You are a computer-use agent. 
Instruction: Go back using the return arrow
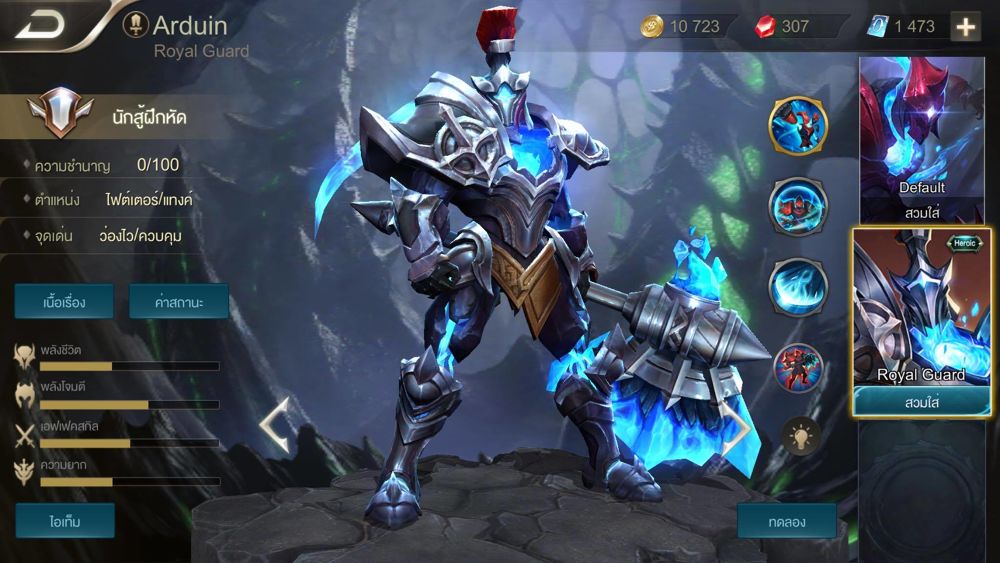(x=40, y=25)
